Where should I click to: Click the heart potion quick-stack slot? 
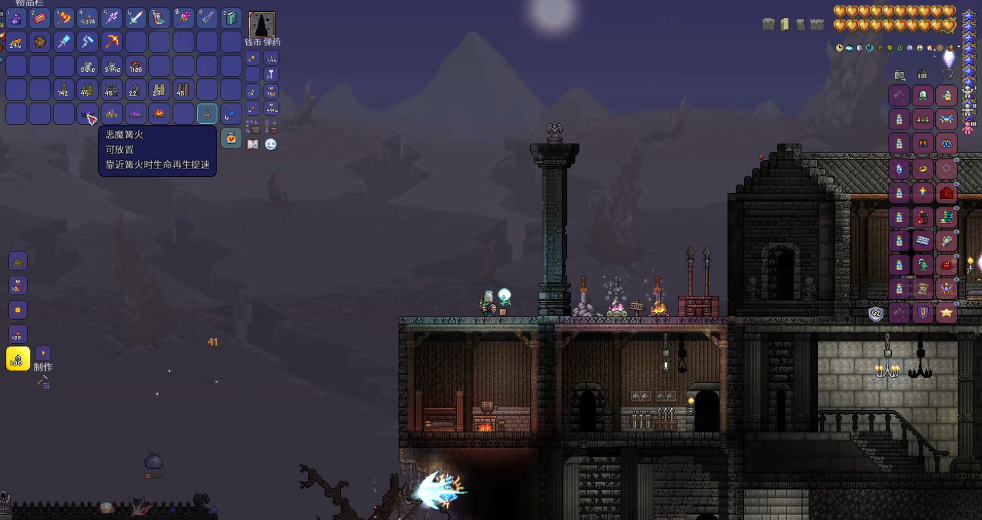point(231,138)
